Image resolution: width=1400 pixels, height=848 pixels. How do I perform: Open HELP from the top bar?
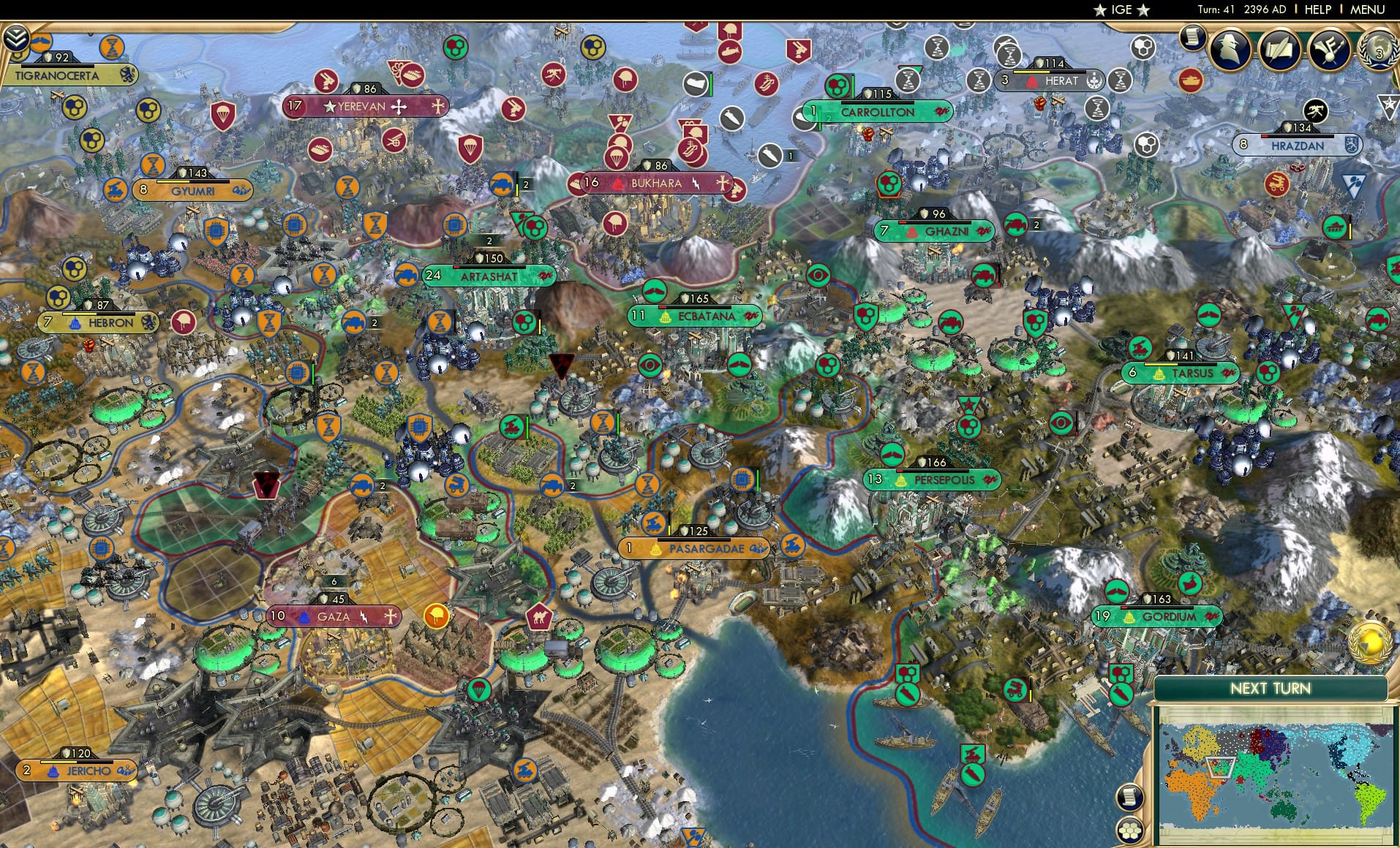click(1317, 10)
